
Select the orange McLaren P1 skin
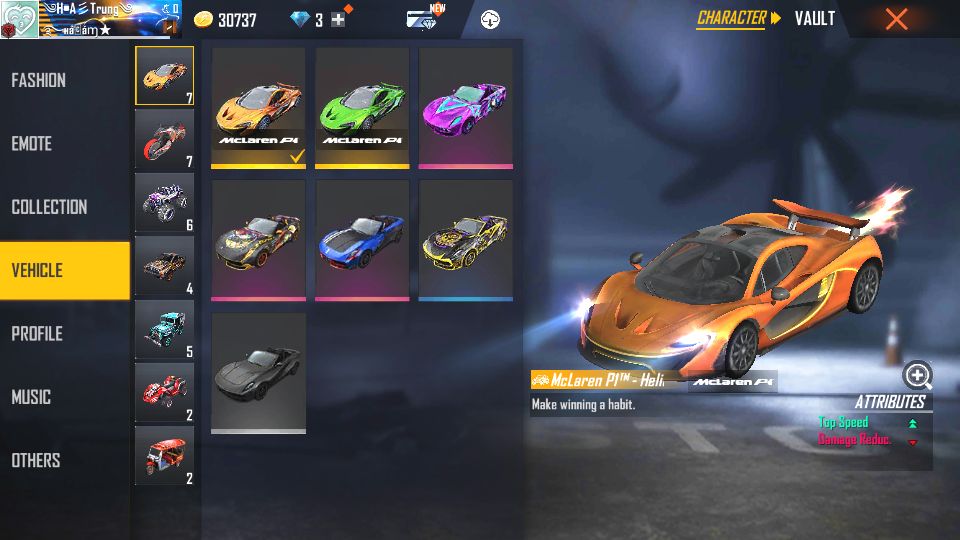[x=258, y=106]
